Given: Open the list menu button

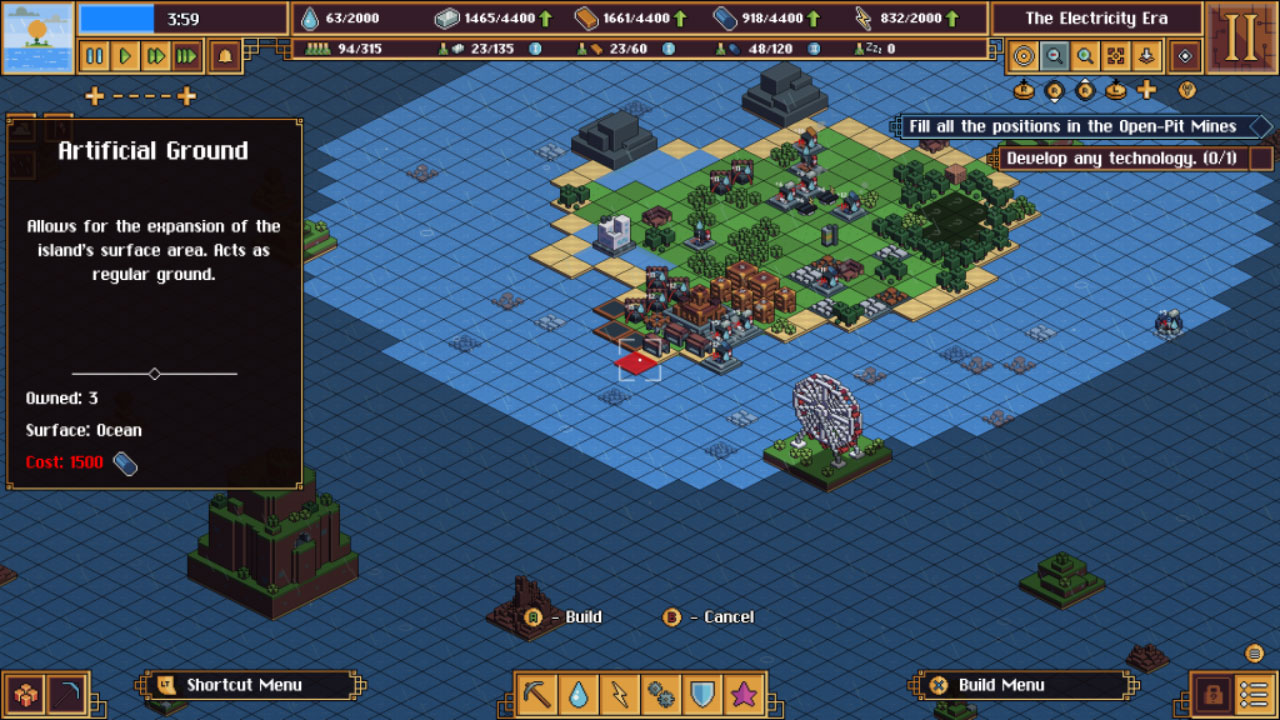Looking at the screenshot, I should (1253, 693).
